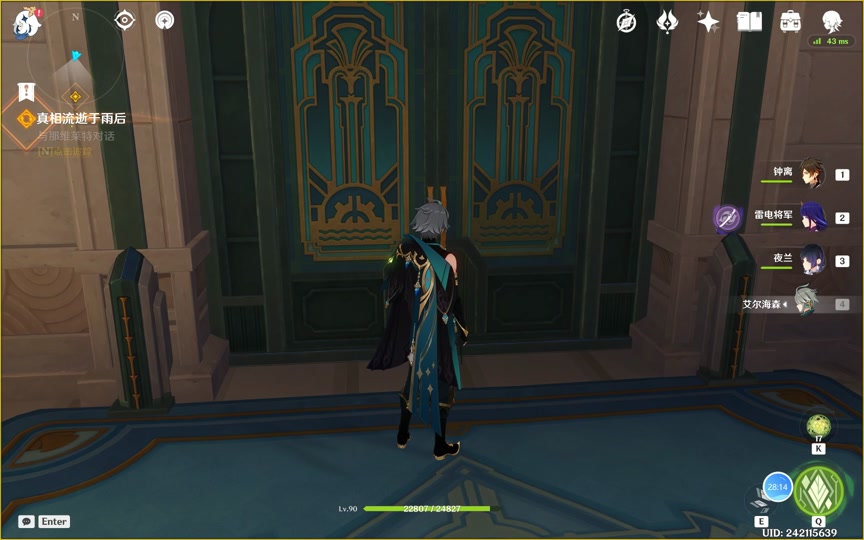
Task: Open the four-pointed star wish icon
Action: (x=708, y=22)
